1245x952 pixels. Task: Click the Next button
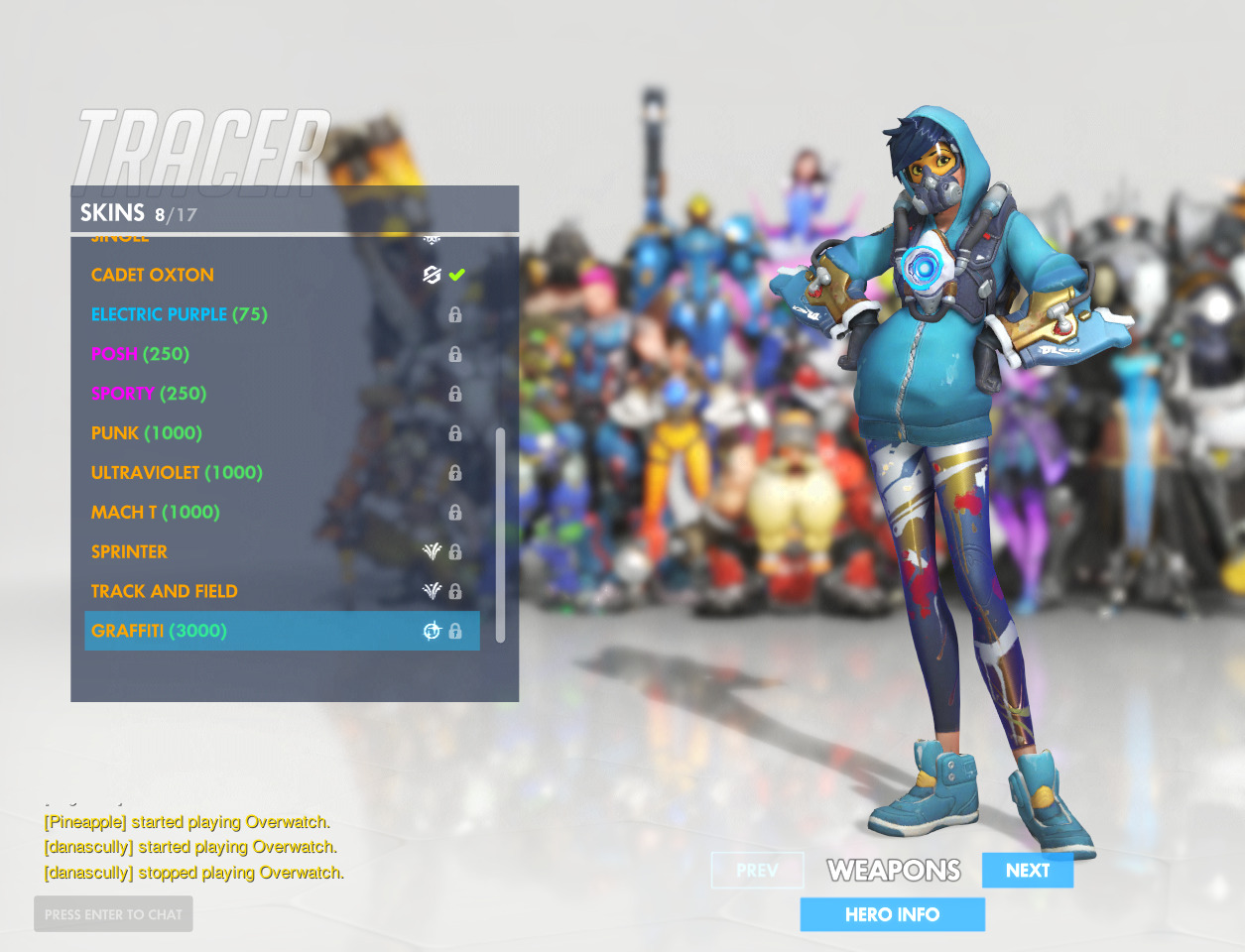(1027, 870)
